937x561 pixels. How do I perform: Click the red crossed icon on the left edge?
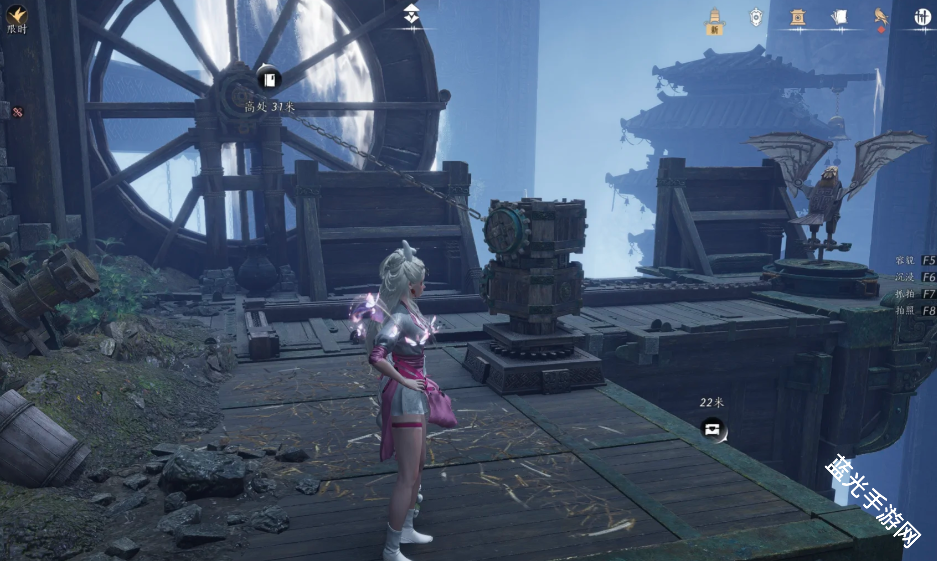(x=17, y=112)
